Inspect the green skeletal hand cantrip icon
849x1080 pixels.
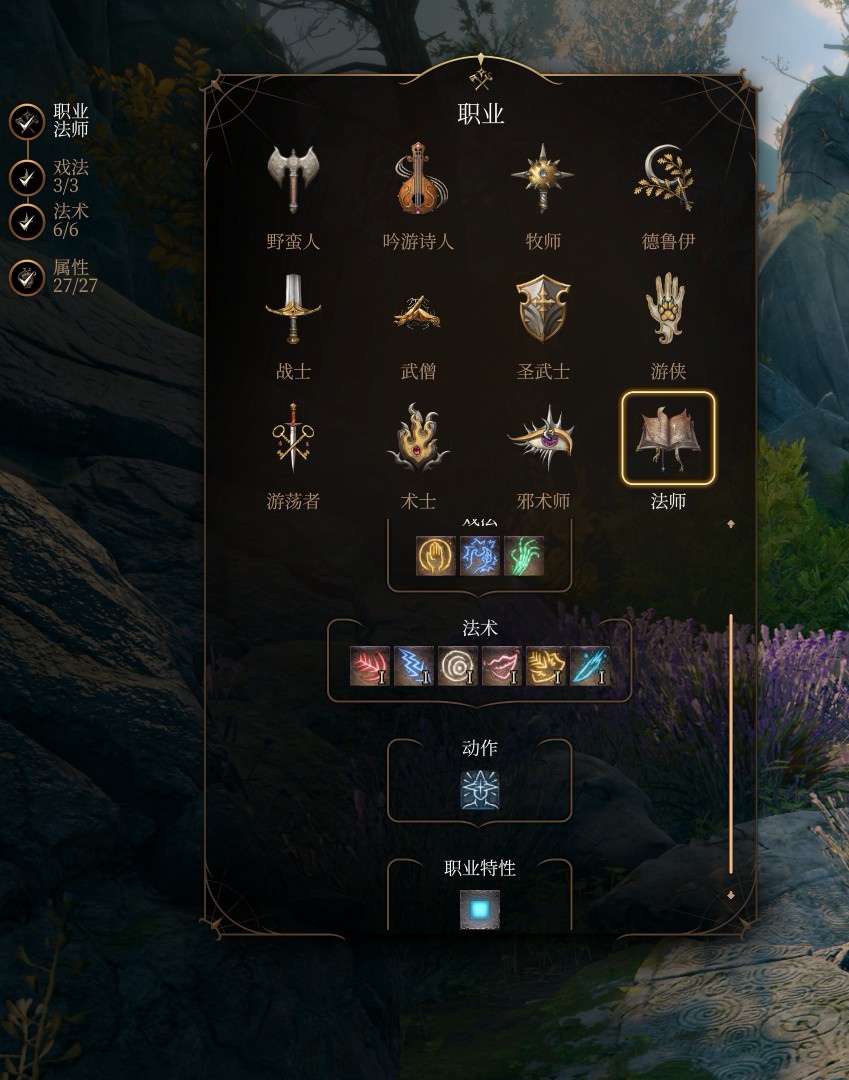click(524, 556)
